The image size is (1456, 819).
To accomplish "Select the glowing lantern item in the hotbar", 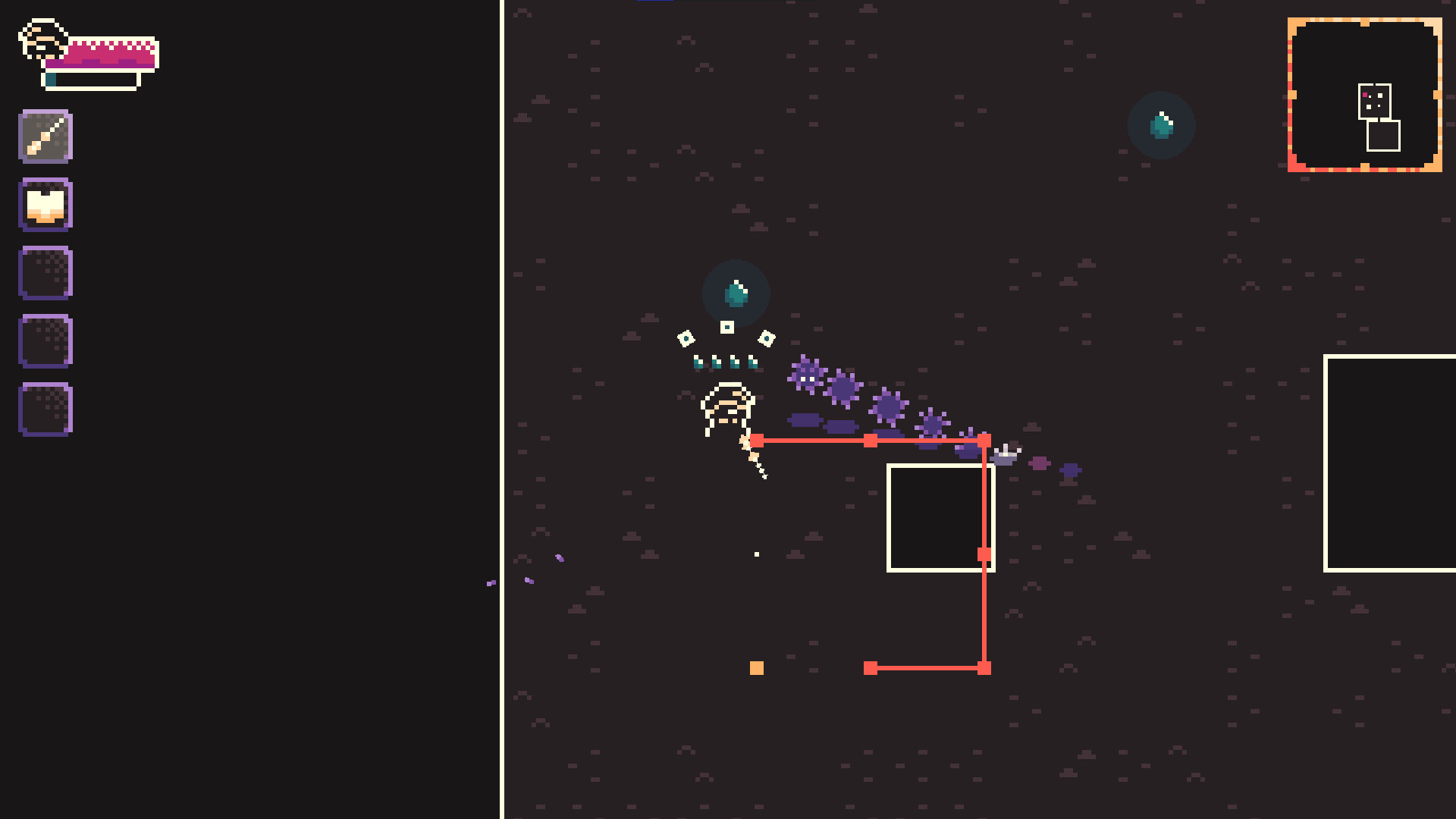I will click(45, 203).
